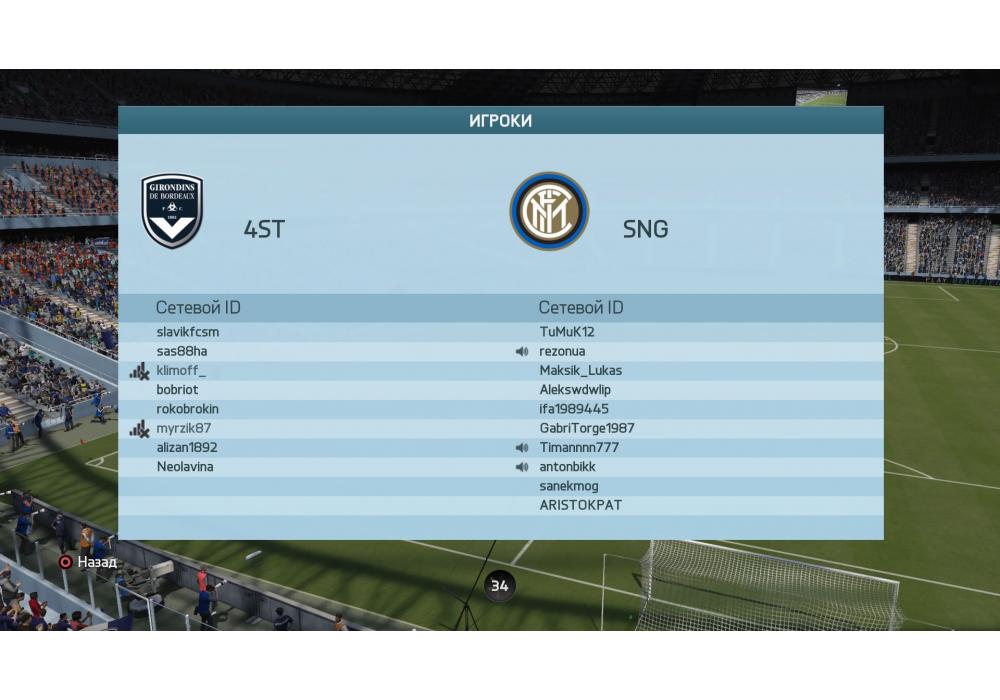Viewport: 1000px width, 700px height.
Task: Select rokobrokin in the player list
Action: pyautogui.click(x=187, y=409)
